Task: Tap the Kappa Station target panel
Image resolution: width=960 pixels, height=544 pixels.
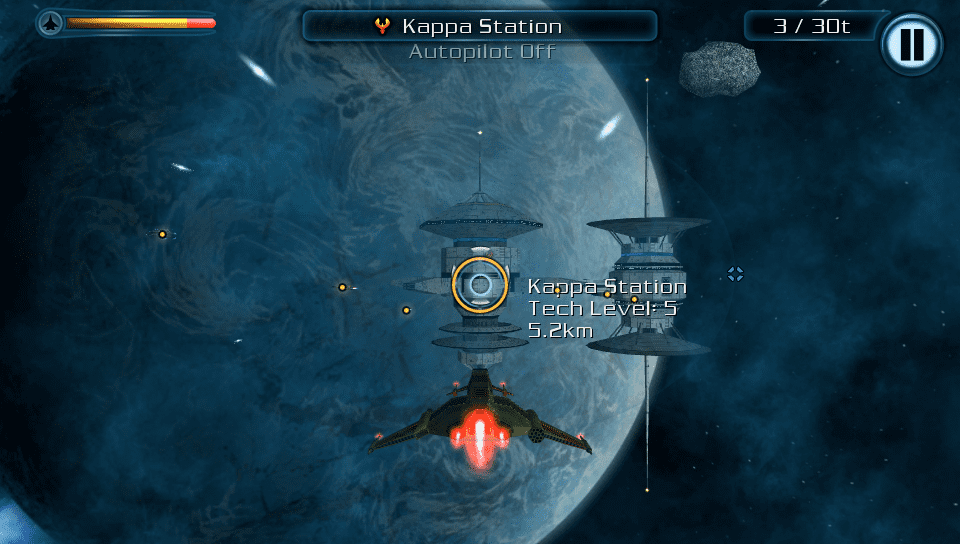Action: pyautogui.click(x=480, y=26)
